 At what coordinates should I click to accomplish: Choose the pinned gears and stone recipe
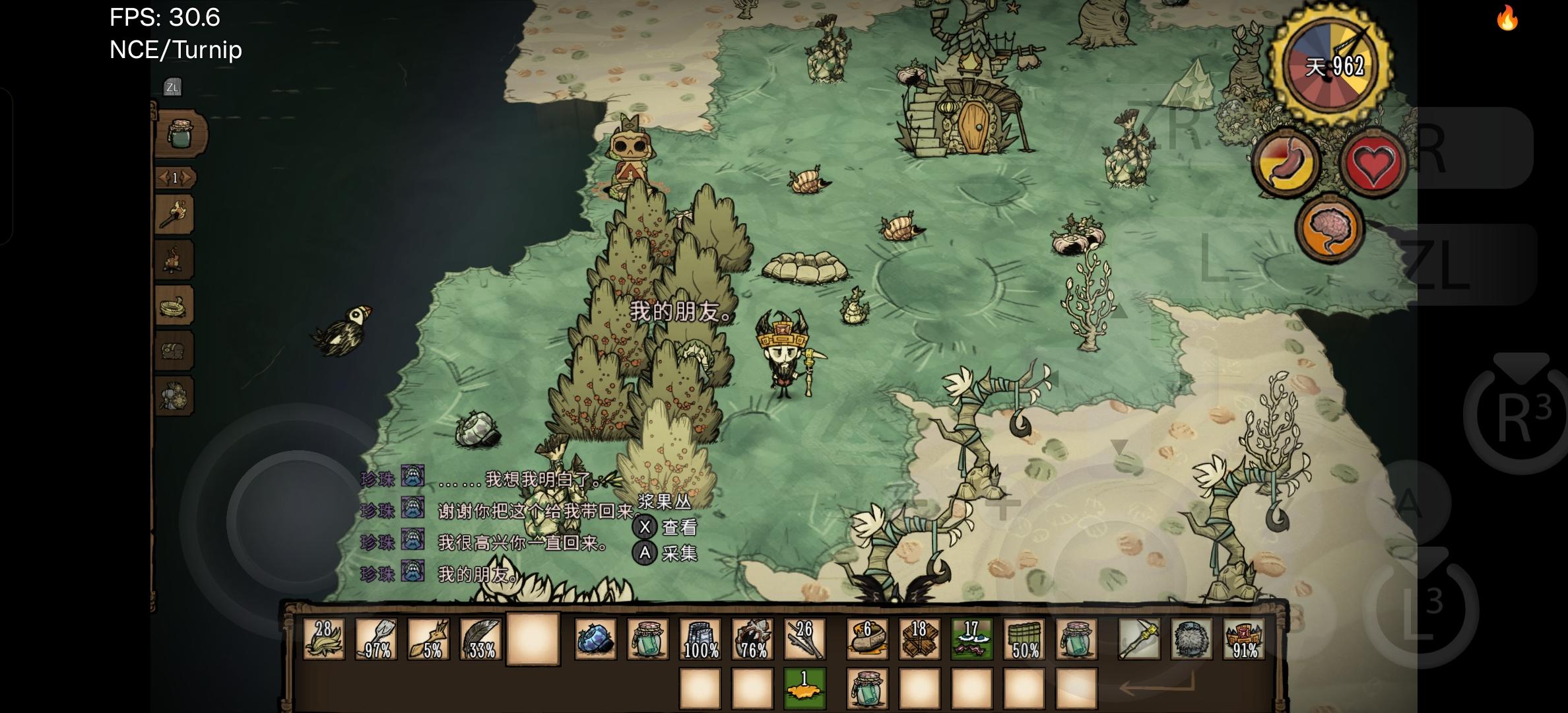pyautogui.click(x=175, y=396)
